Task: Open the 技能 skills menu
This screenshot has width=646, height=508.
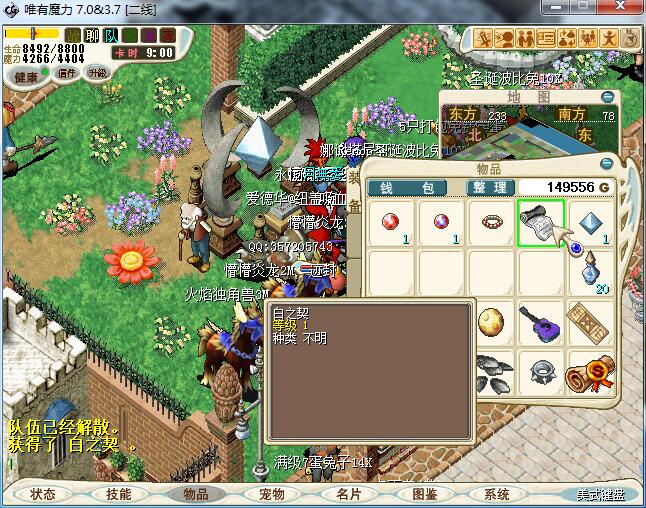Action: click(x=118, y=494)
